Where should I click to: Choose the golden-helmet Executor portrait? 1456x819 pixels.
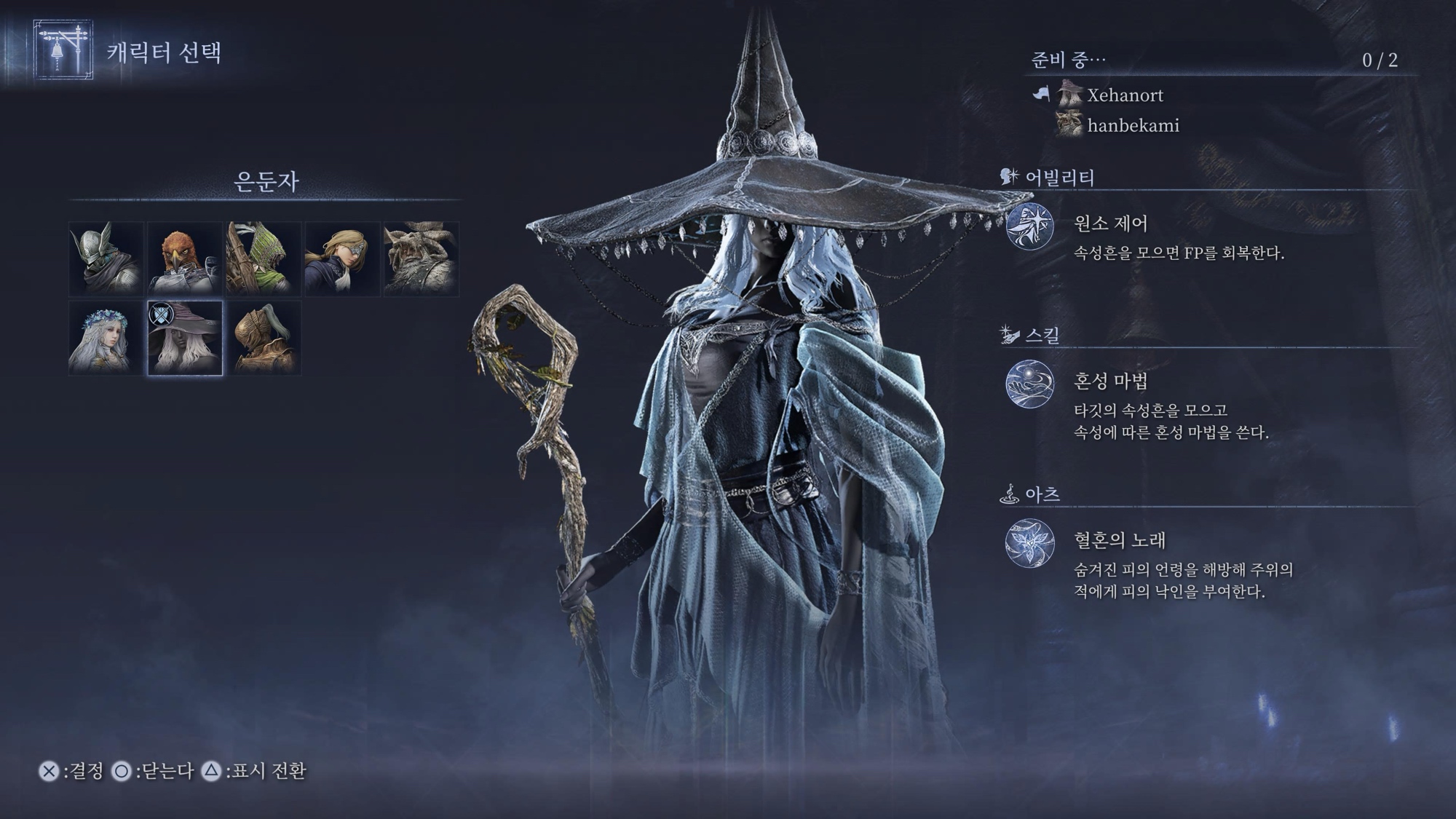[x=264, y=339]
